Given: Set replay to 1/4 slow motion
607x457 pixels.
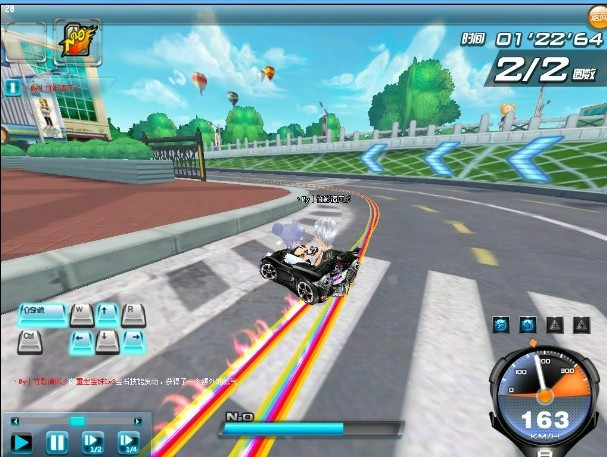Looking at the screenshot, I should (x=128, y=441).
